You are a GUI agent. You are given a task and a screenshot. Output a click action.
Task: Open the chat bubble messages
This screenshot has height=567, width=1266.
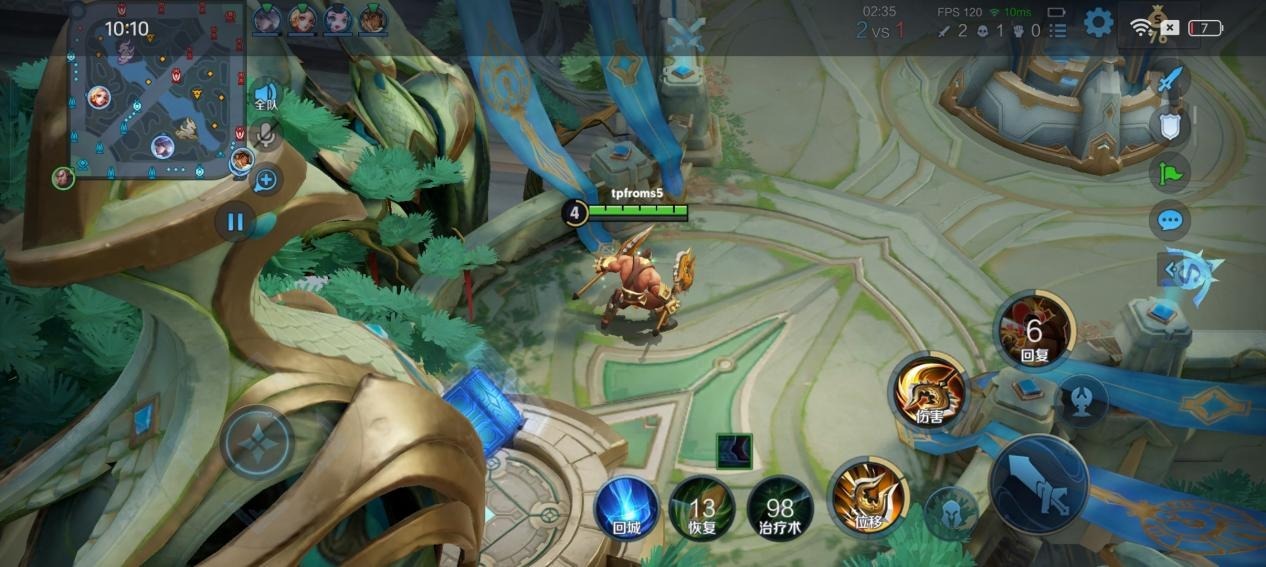1169,219
